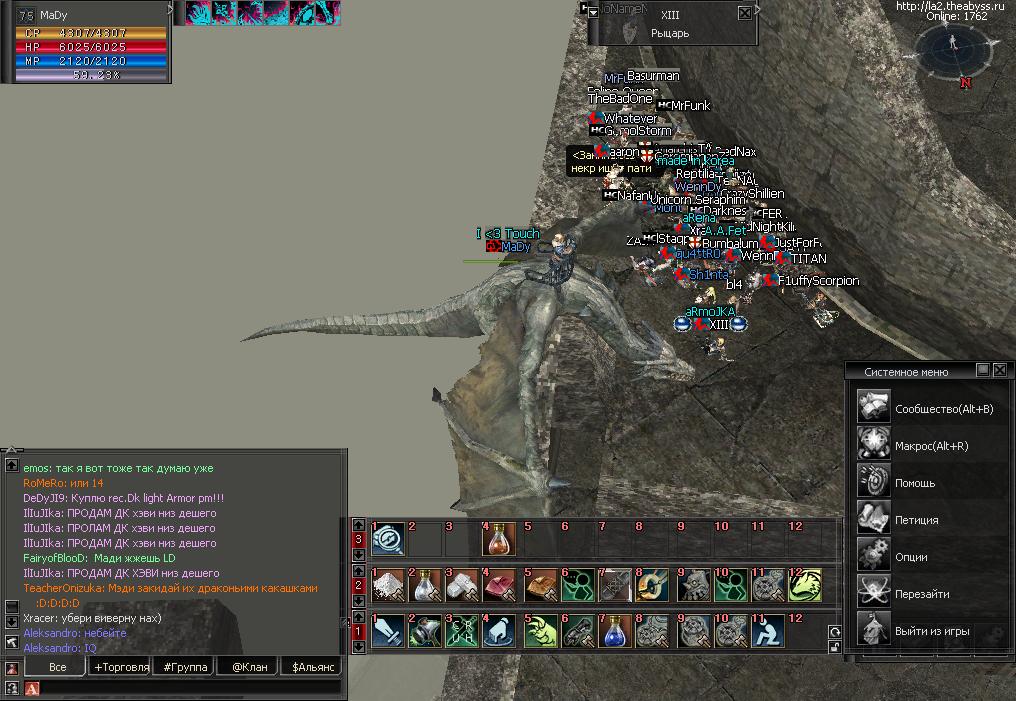Click the compass radar minimap
1016x701 pixels.
point(953,48)
